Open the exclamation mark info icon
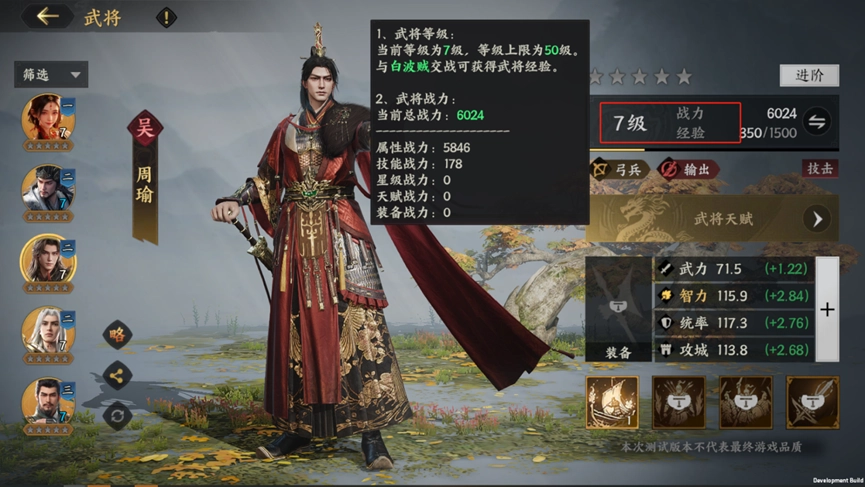865x487 pixels. (166, 17)
